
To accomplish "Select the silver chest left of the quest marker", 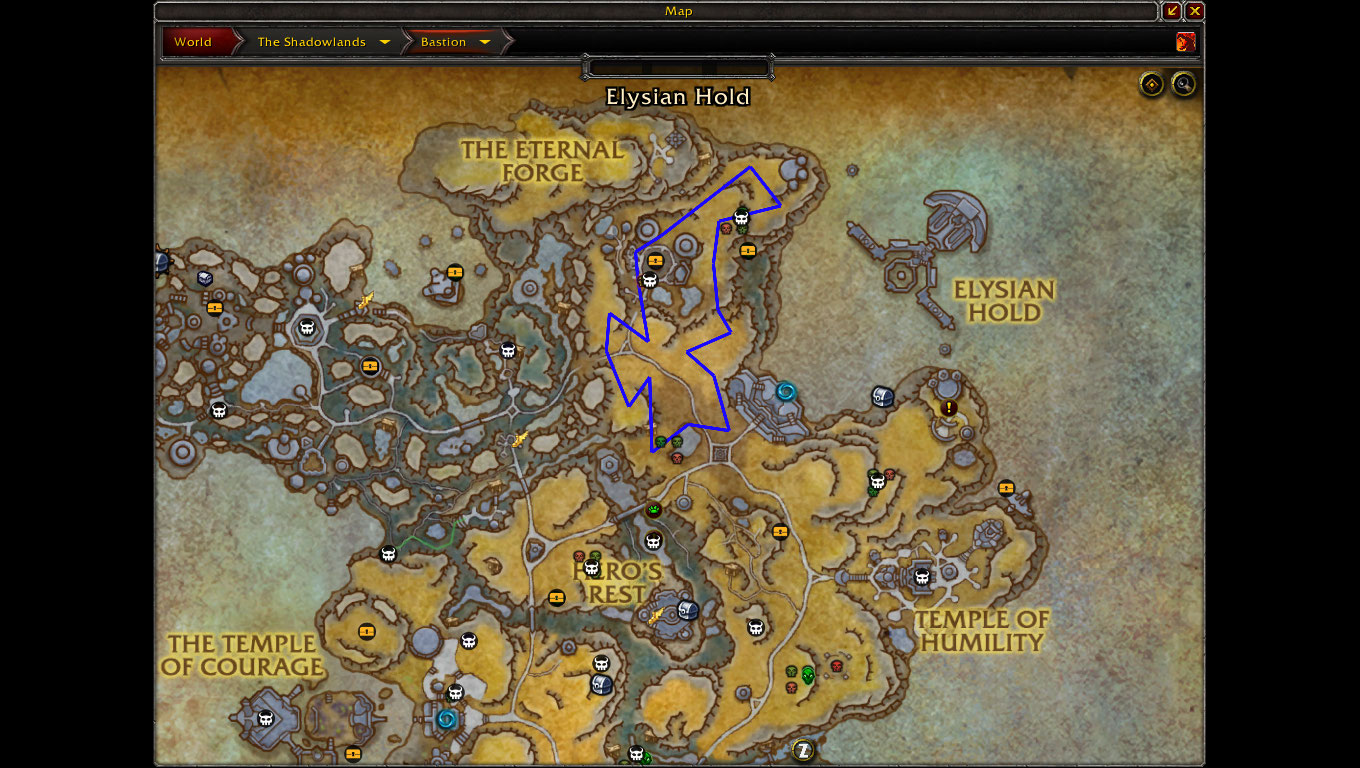I will pyautogui.click(x=882, y=397).
